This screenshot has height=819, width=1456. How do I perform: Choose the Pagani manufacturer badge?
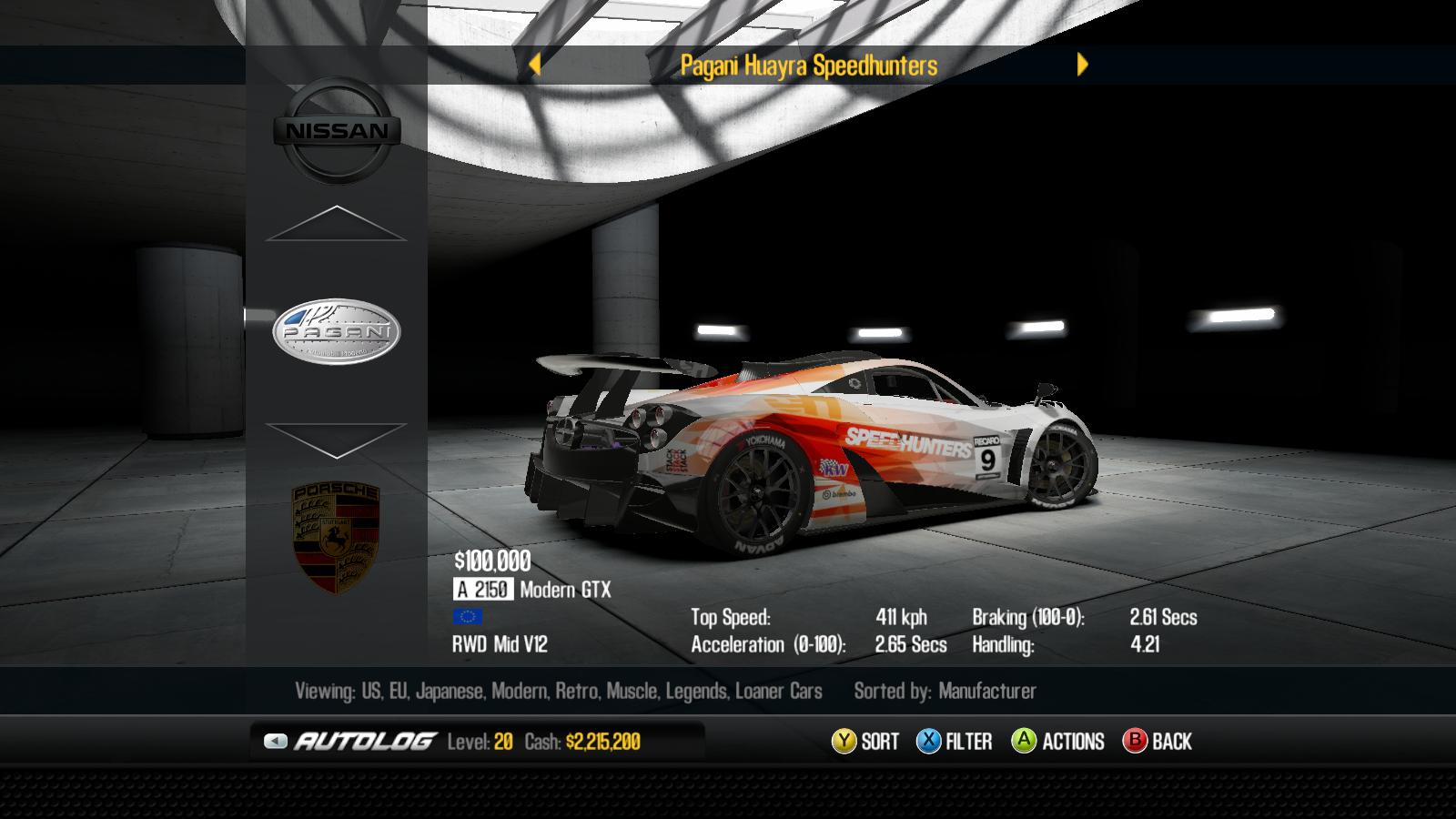tap(337, 331)
